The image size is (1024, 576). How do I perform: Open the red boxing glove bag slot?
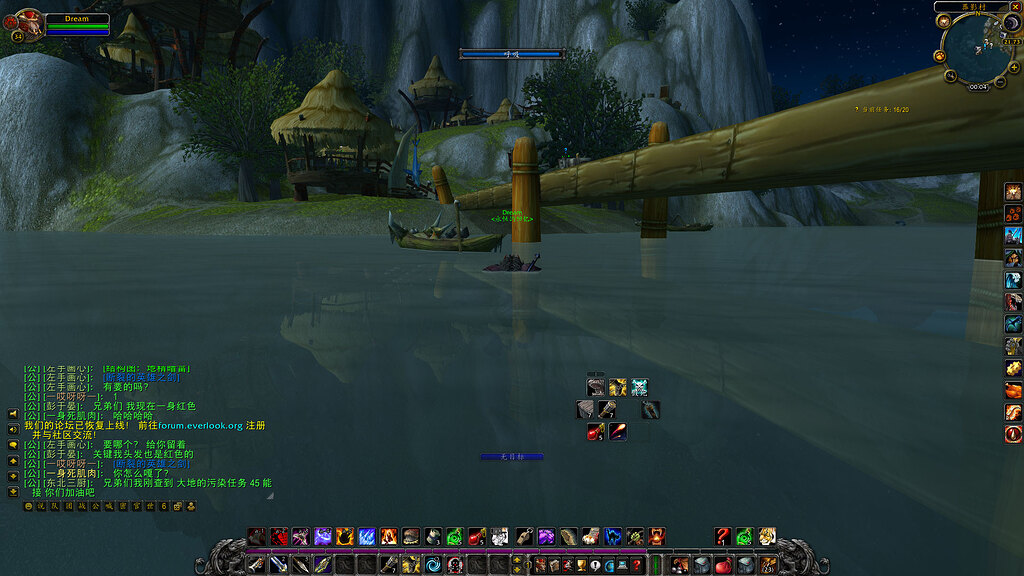click(x=723, y=565)
